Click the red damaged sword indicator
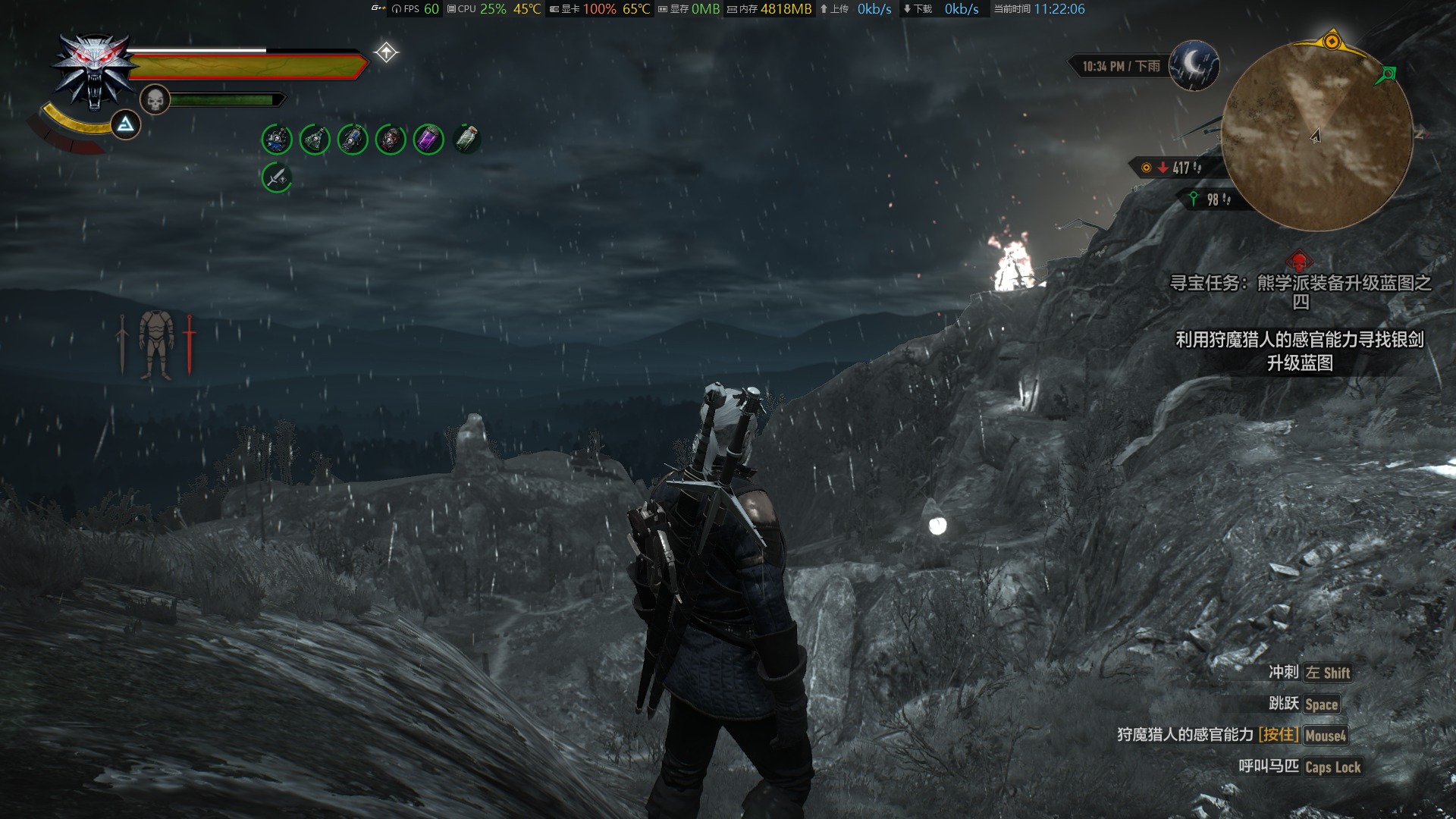This screenshot has height=819, width=1456. (189, 345)
